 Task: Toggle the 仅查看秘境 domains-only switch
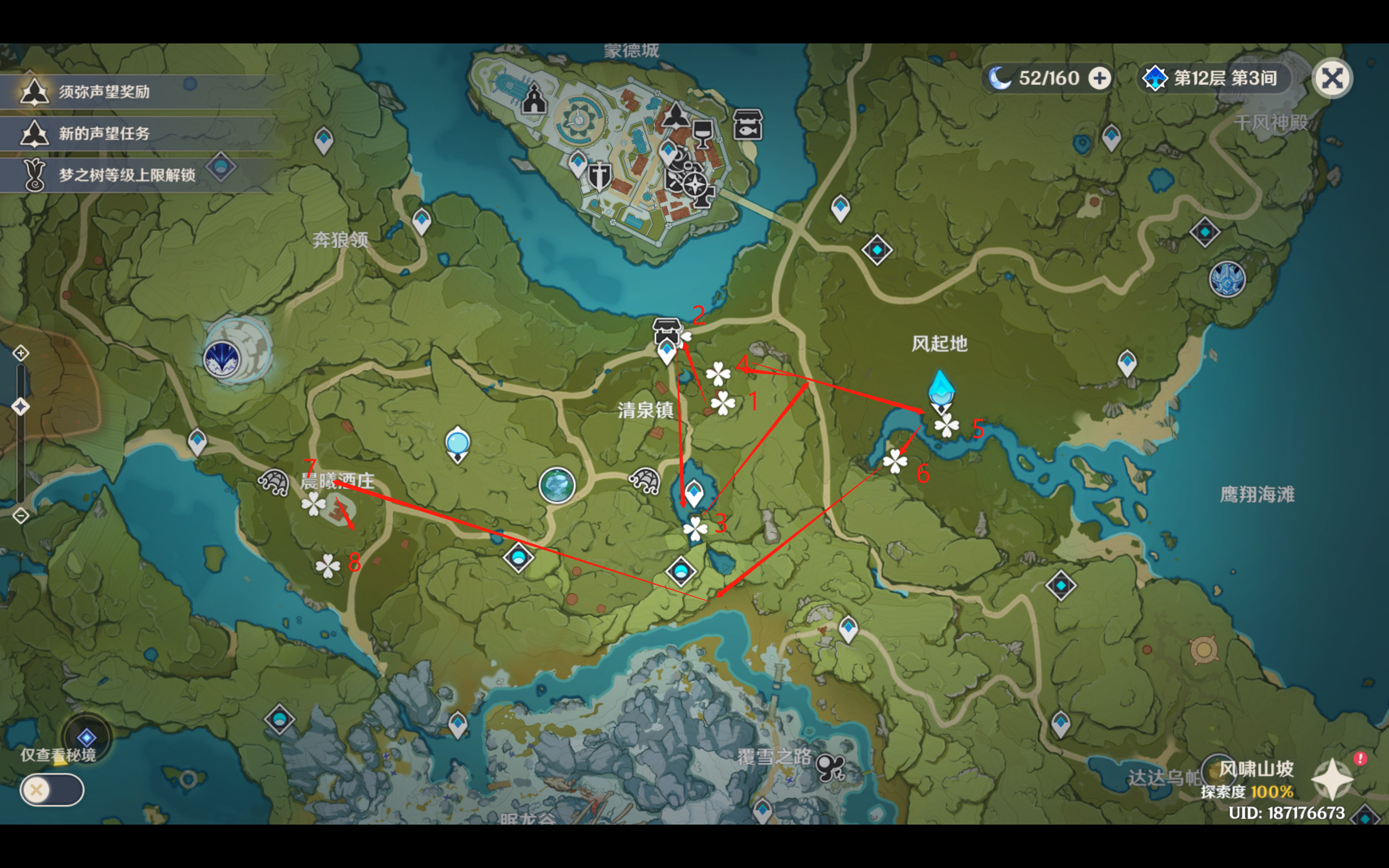(x=52, y=790)
